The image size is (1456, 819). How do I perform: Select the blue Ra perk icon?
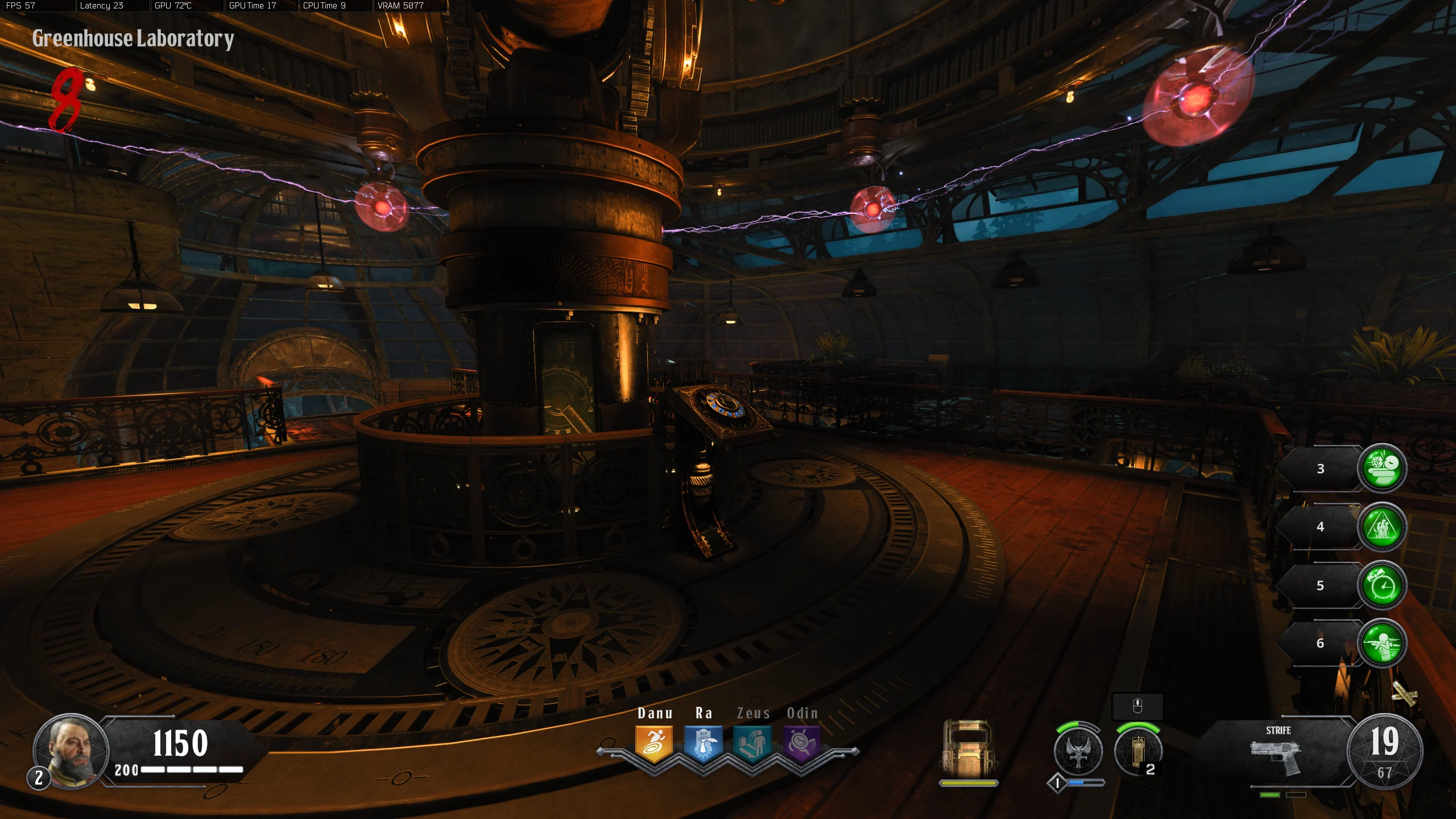(x=703, y=743)
